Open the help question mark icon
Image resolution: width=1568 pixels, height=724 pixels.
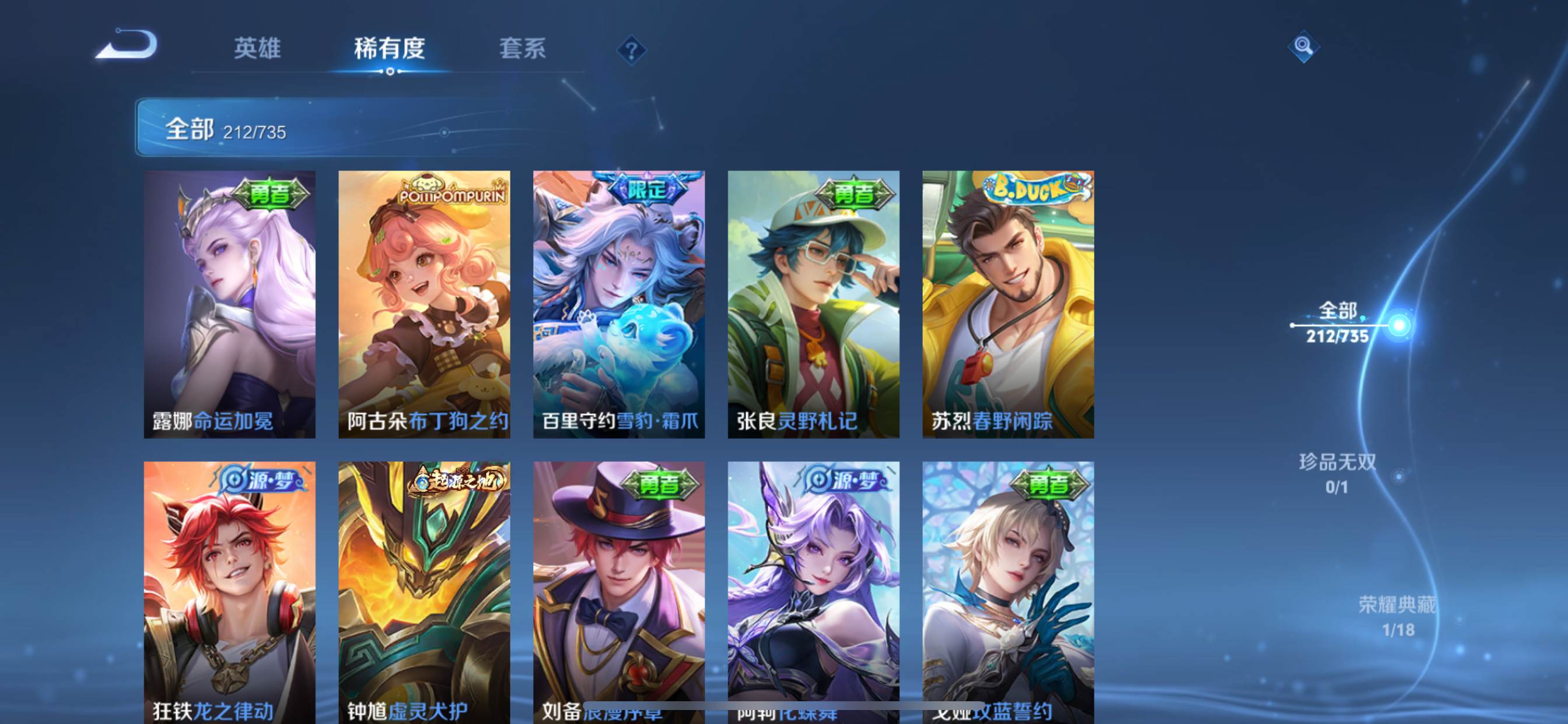coord(633,51)
